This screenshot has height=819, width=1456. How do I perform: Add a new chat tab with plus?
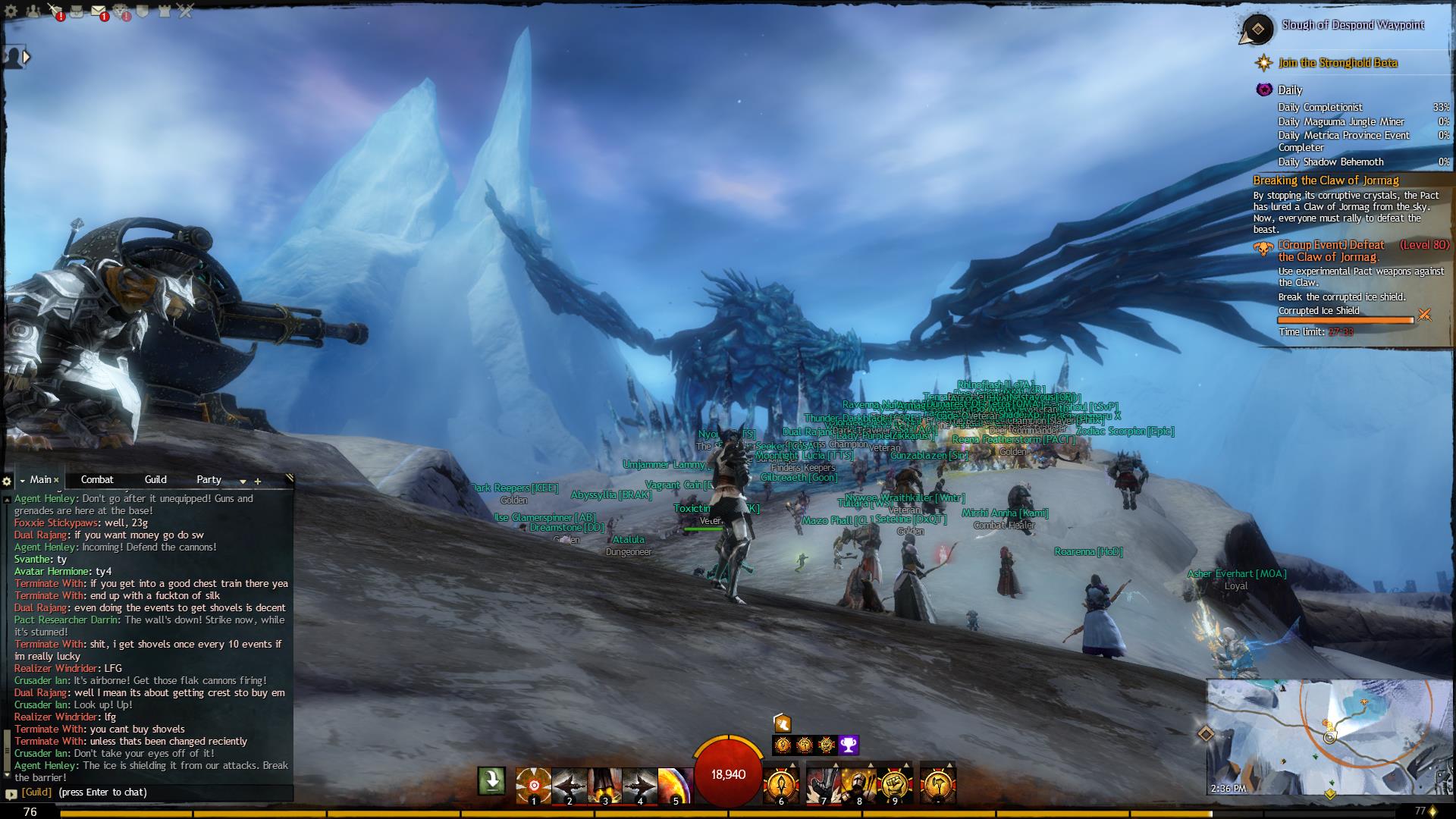tap(258, 481)
